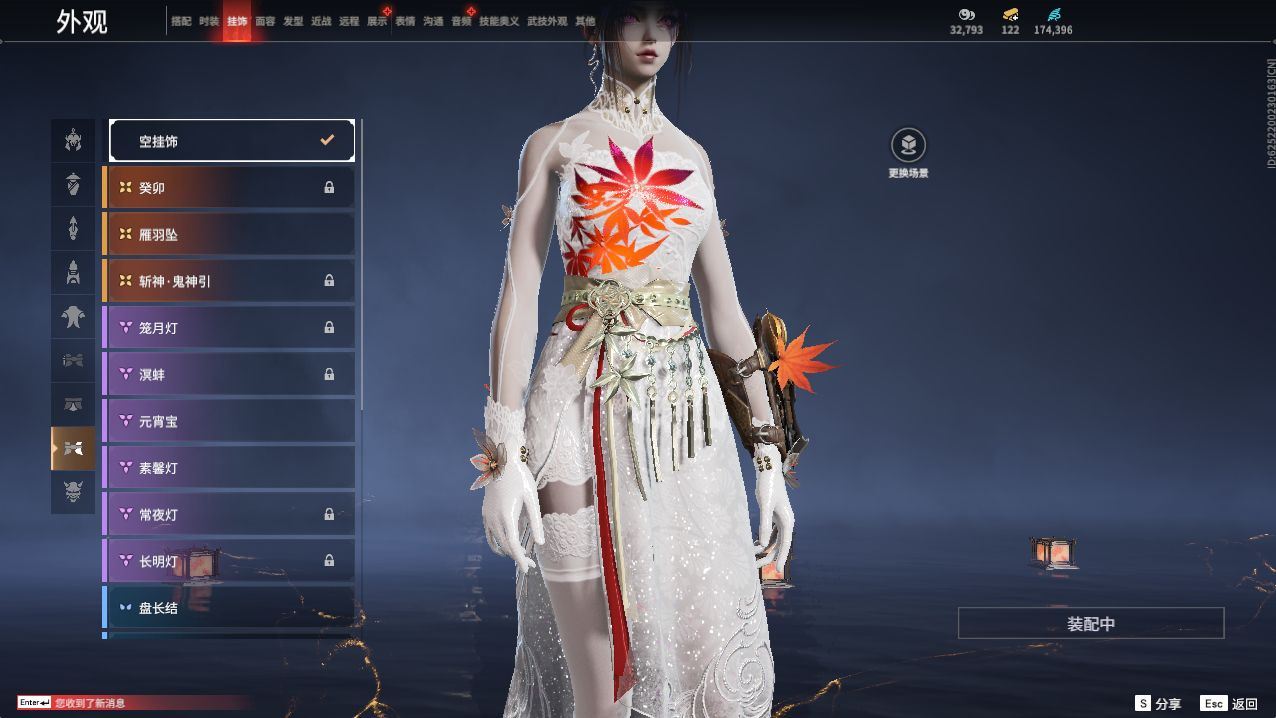Switch to the 面容 tab
Screen dimensions: 1276x718
[x=265, y=21]
